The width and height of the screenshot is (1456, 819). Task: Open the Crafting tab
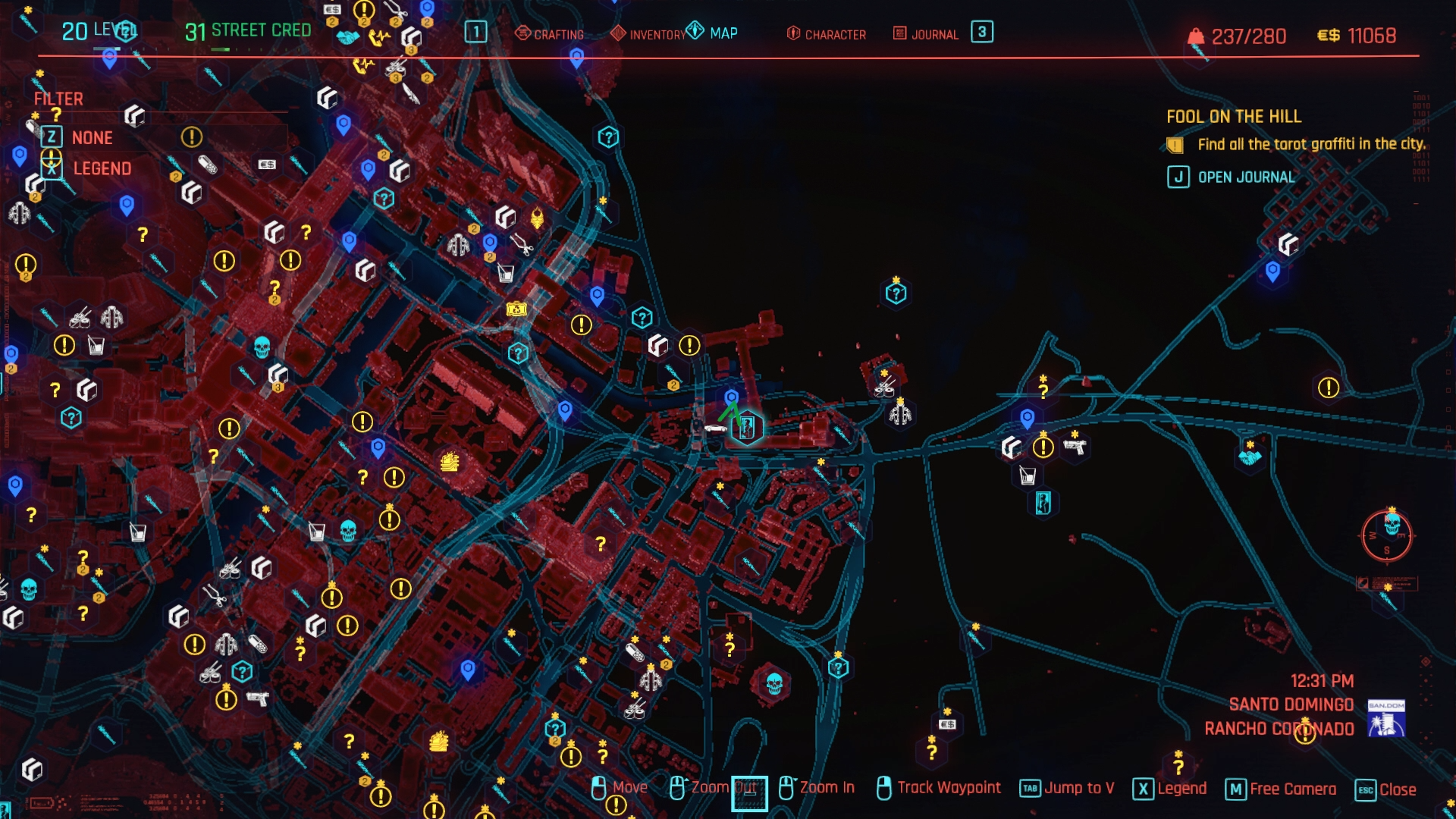pos(550,34)
